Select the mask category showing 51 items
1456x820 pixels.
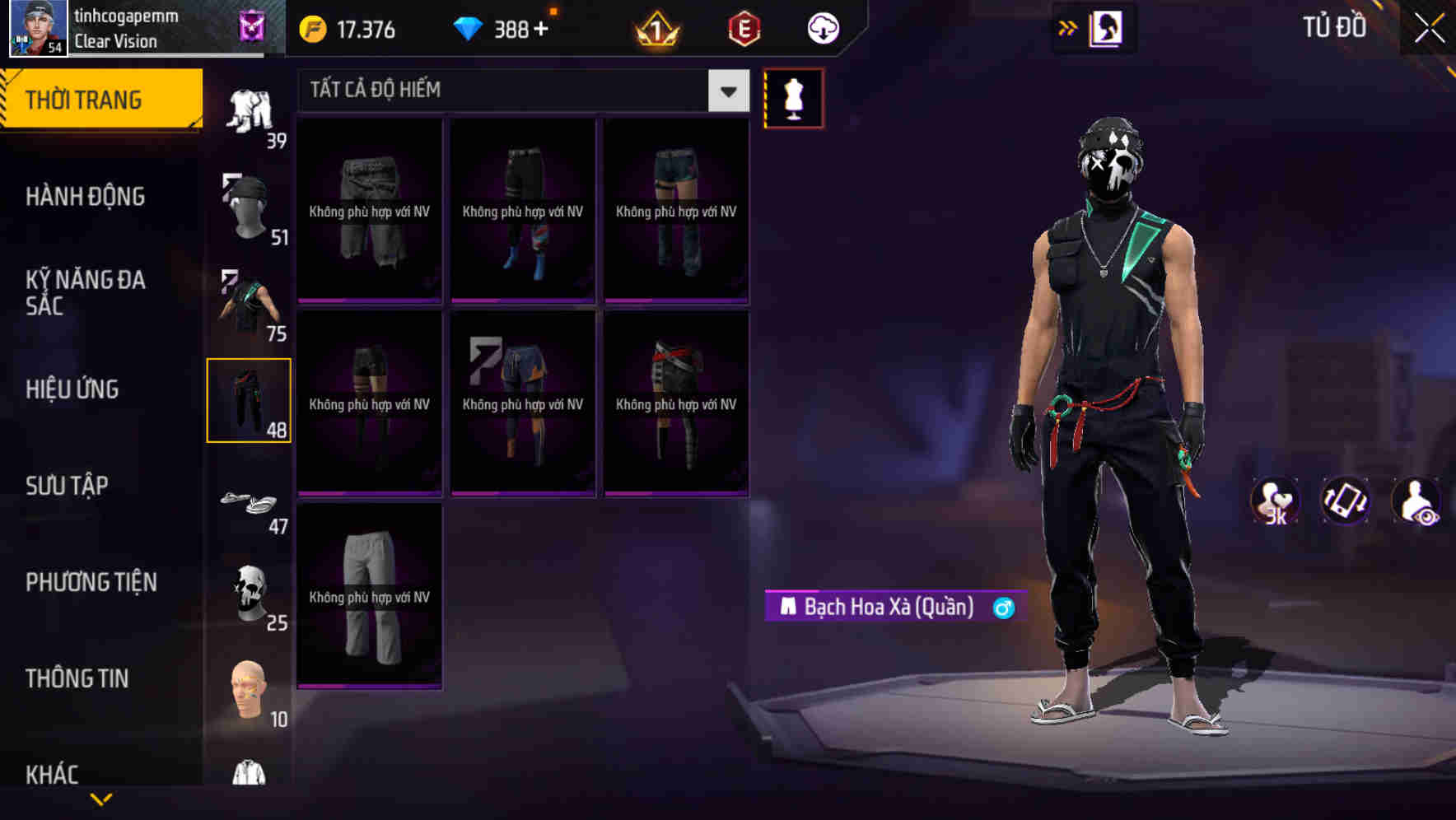251,206
